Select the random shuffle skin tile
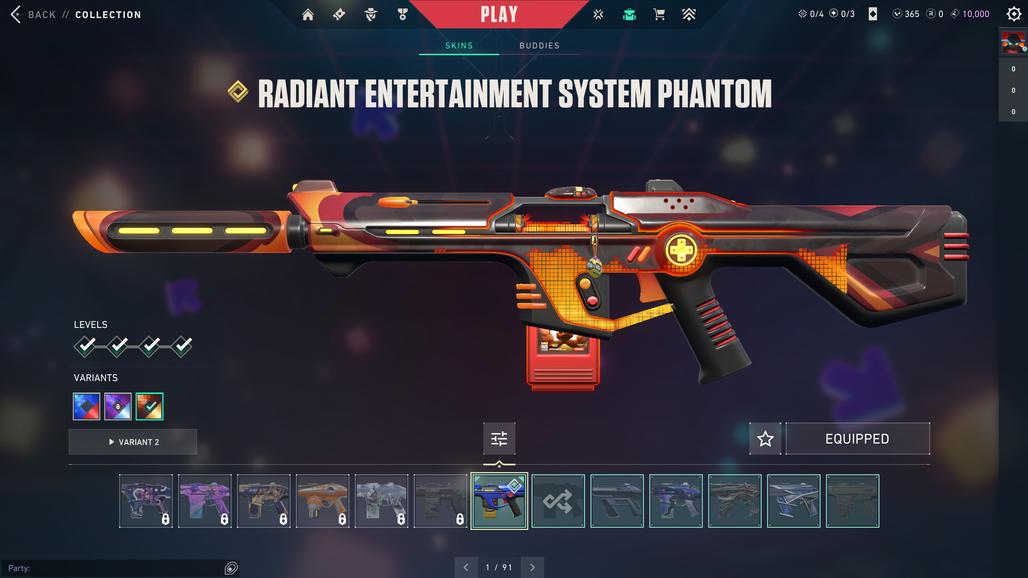 (558, 501)
